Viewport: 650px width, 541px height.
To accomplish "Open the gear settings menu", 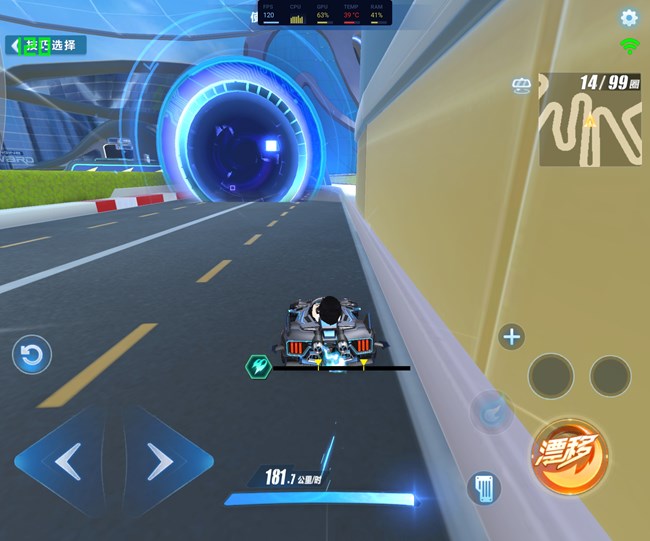I will click(629, 17).
